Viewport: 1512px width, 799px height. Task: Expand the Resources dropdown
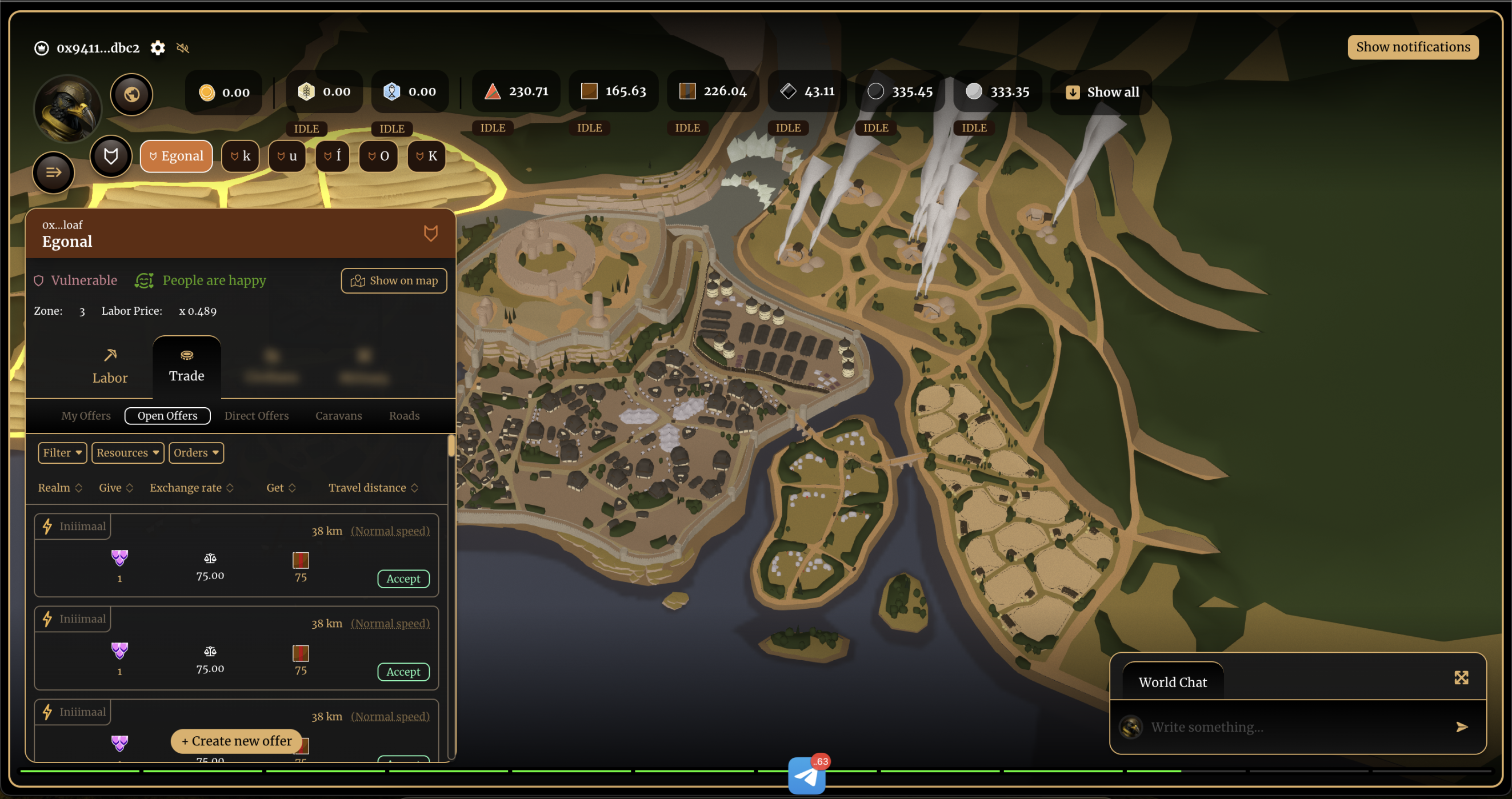pos(127,452)
